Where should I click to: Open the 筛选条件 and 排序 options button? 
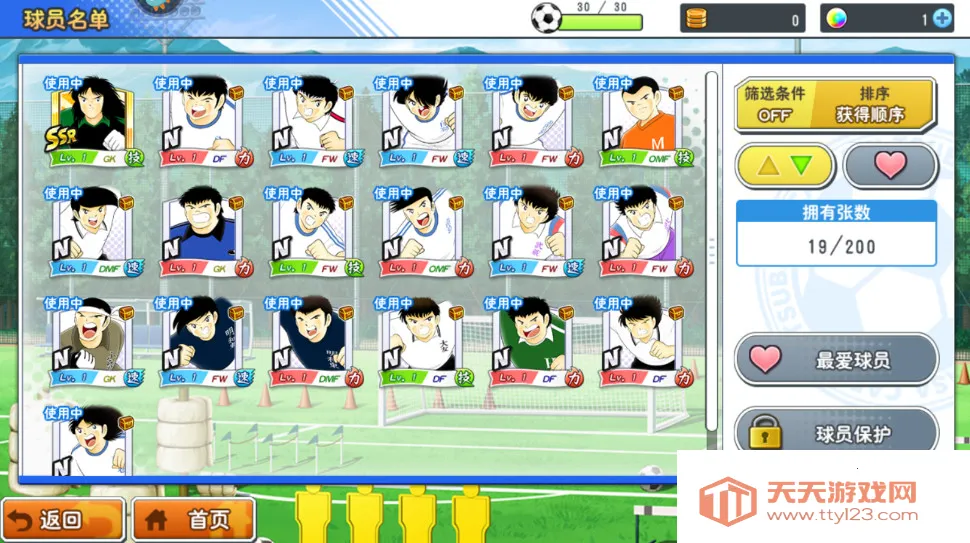[x=835, y=104]
